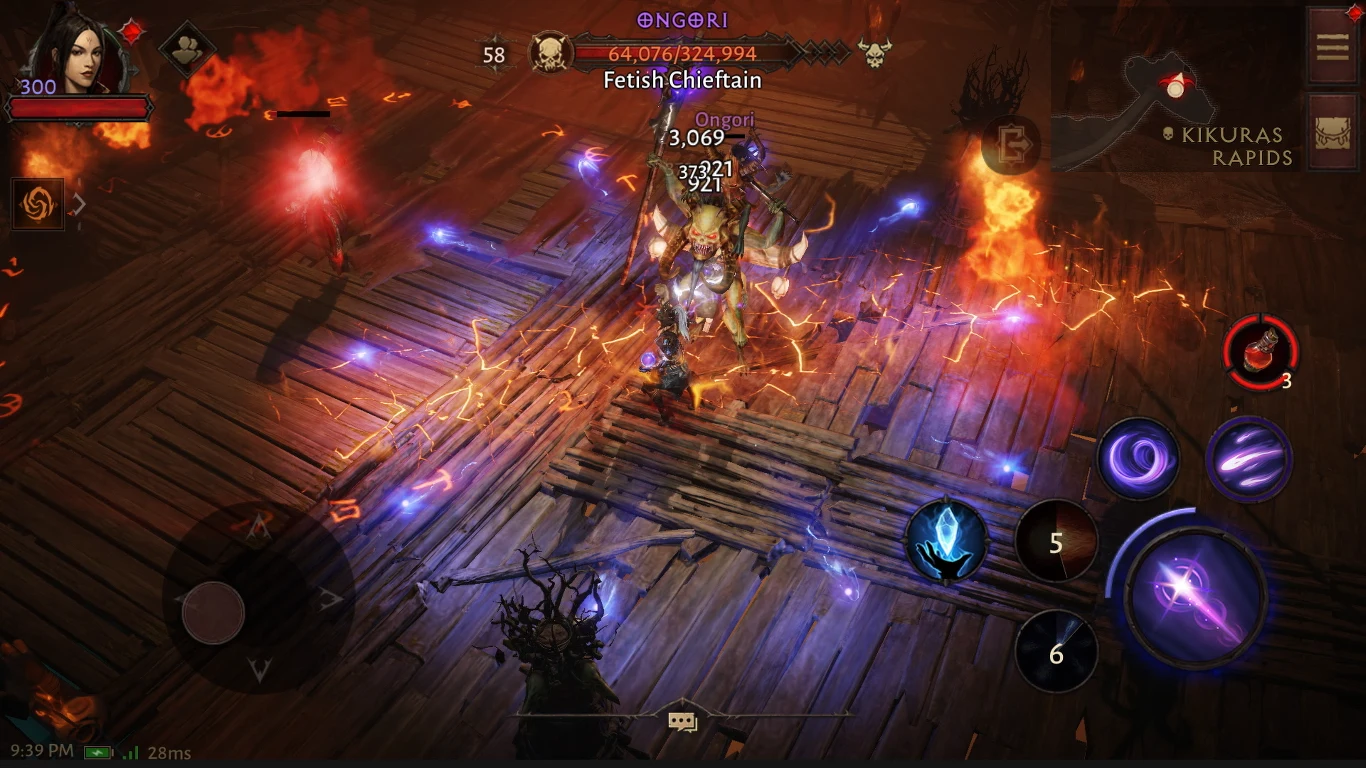Tap the skill on a 5 second cooldown
1366x768 pixels.
1056,543
